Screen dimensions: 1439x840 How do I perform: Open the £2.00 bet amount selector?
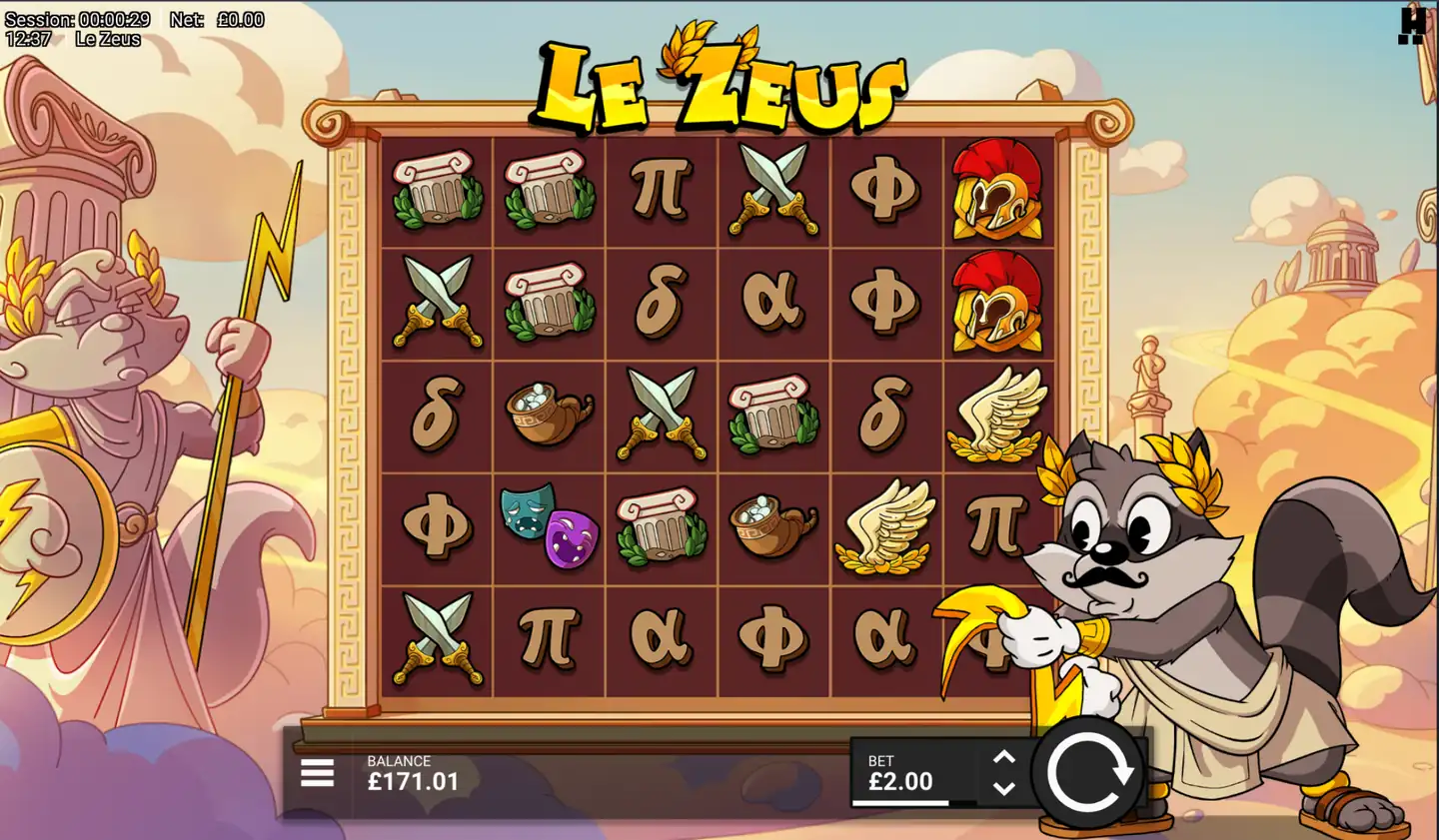click(897, 779)
